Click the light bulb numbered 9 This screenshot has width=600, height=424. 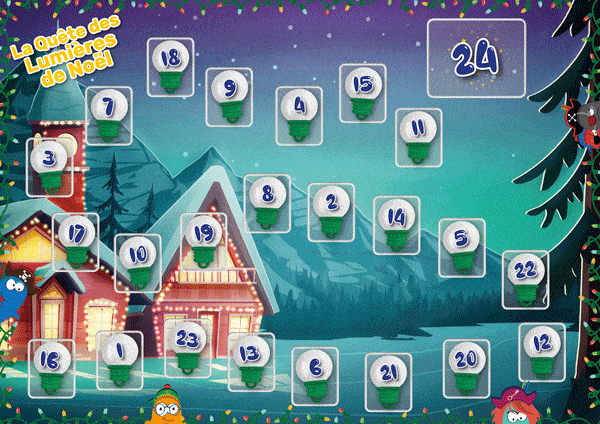click(230, 97)
